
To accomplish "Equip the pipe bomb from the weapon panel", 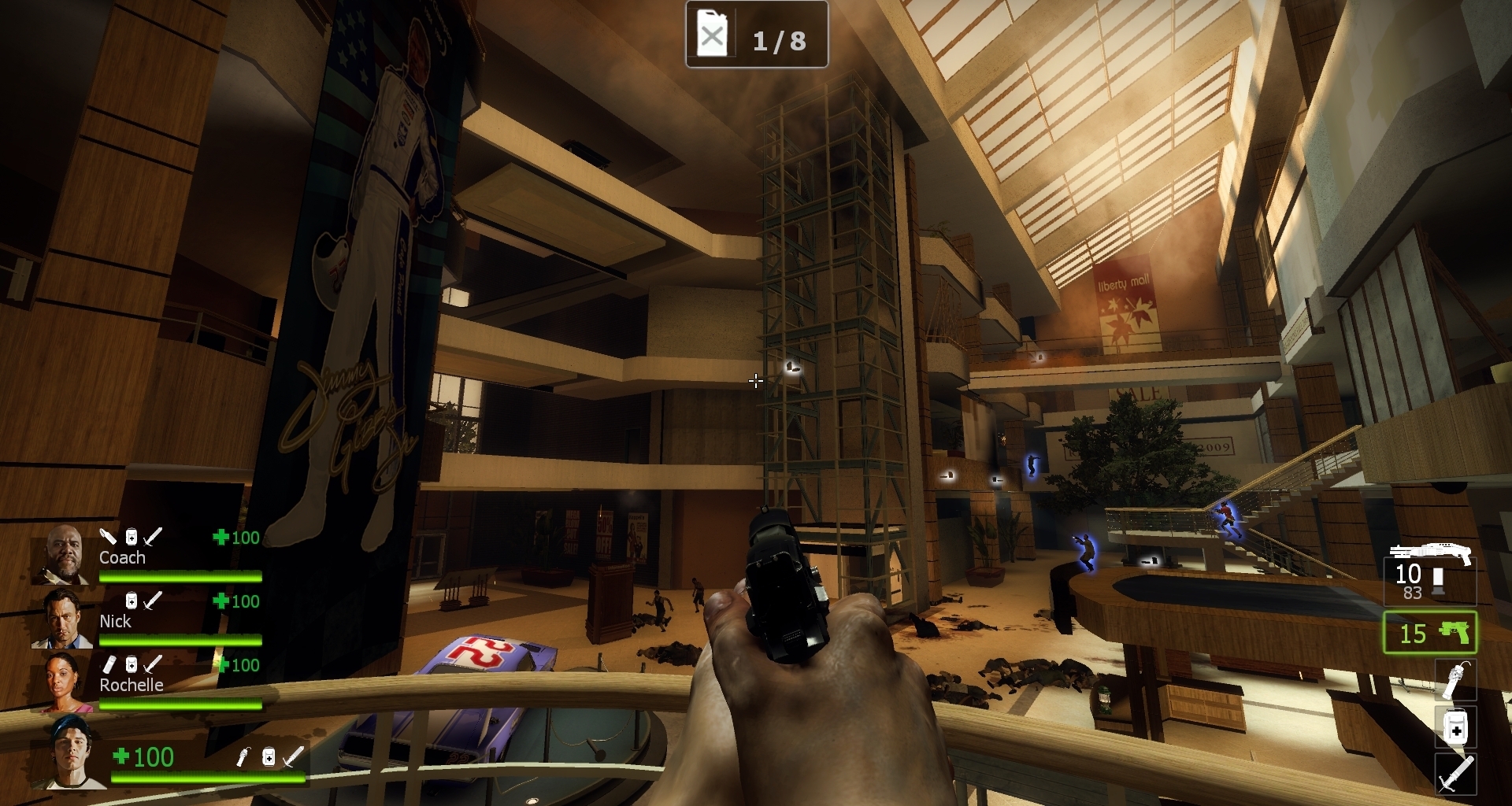I will point(1455,680).
